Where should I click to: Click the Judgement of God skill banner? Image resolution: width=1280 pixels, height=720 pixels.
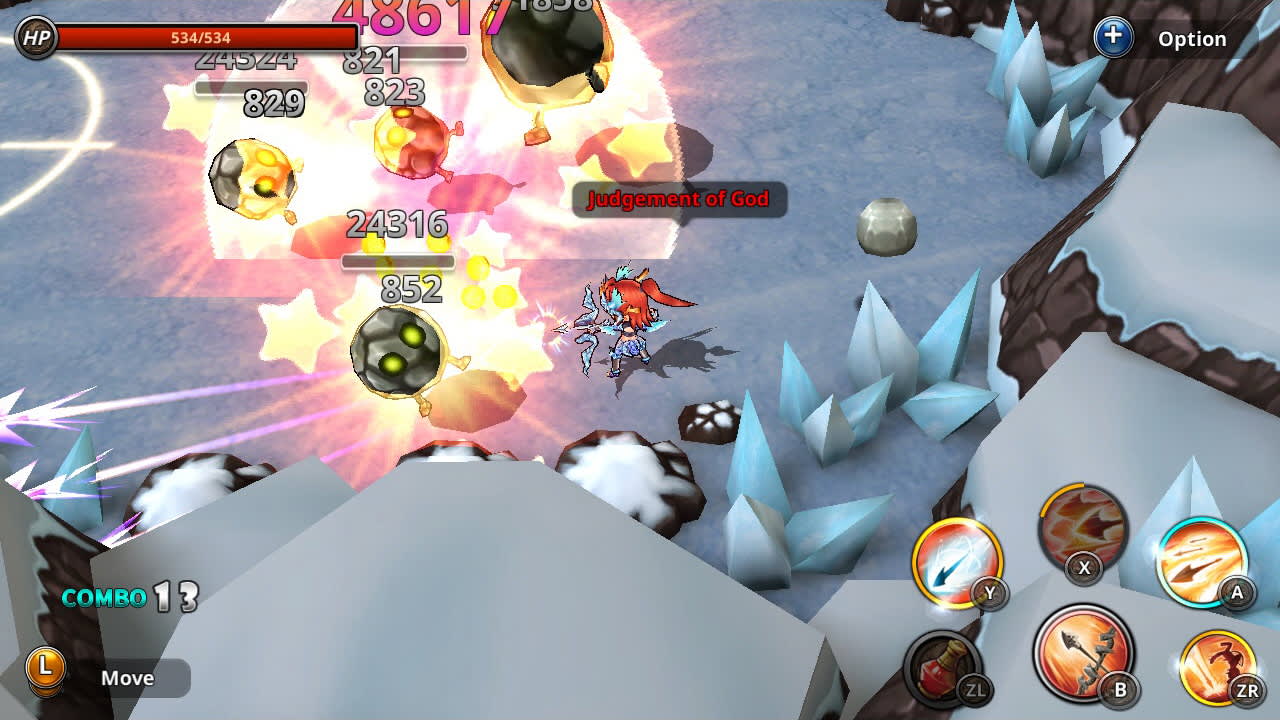681,199
